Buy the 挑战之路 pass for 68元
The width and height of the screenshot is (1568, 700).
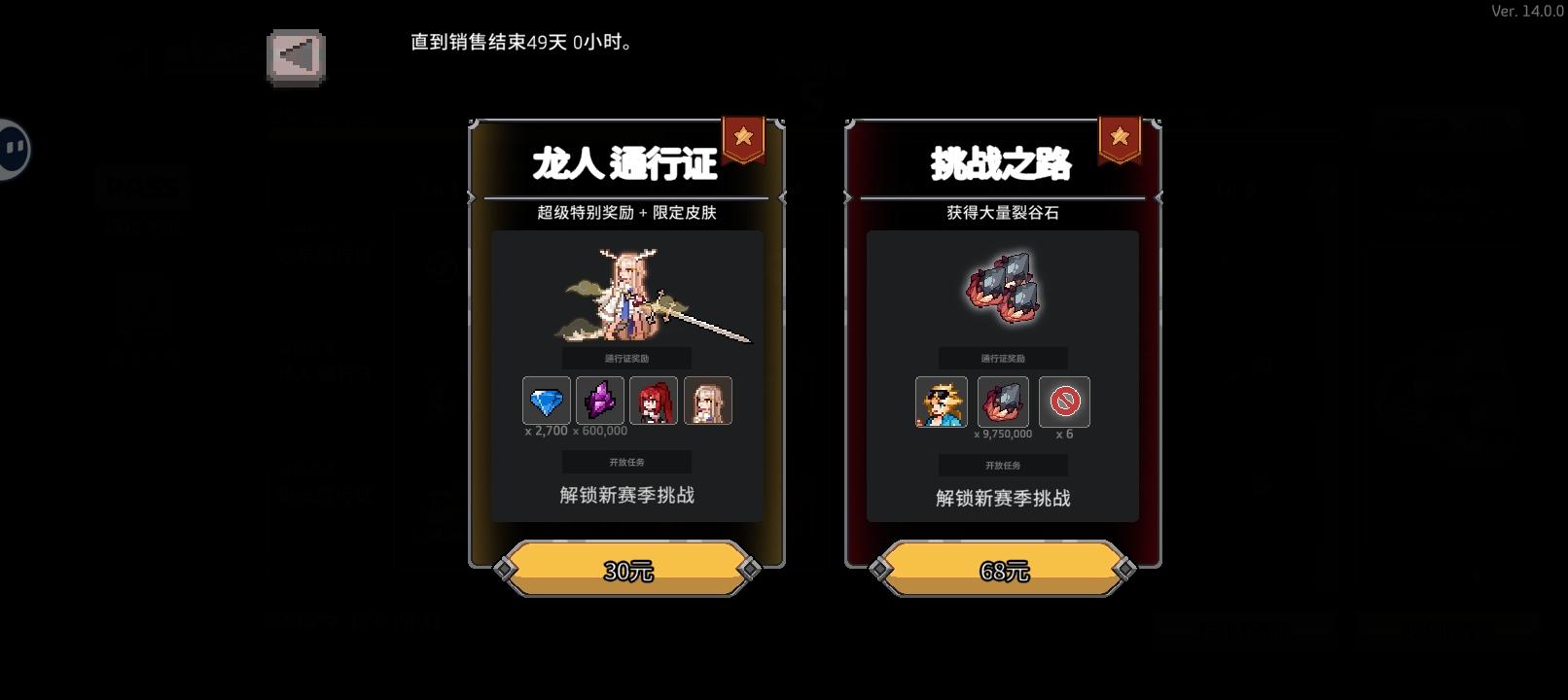point(1002,571)
